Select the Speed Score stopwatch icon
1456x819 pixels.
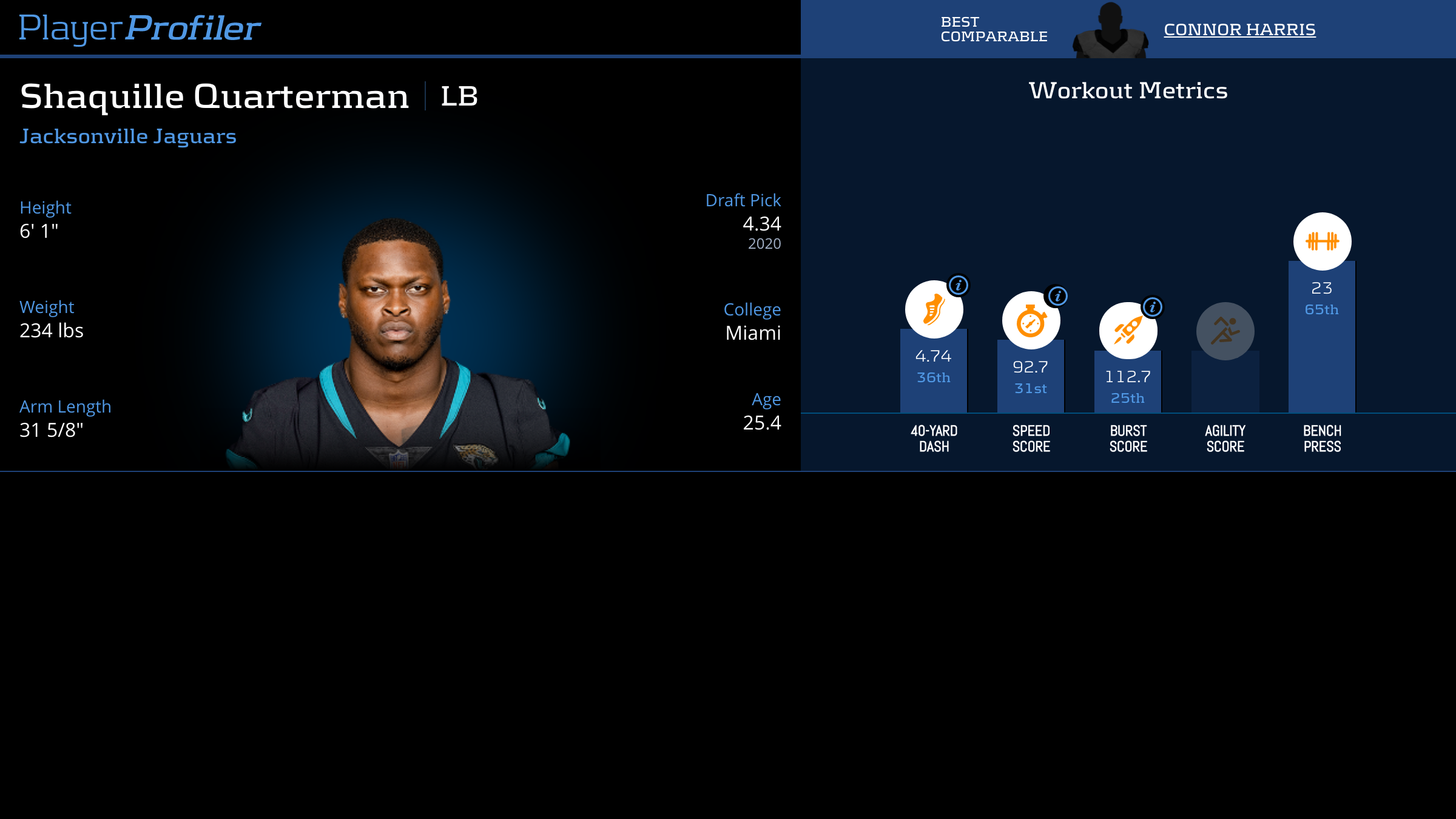[1030, 321]
